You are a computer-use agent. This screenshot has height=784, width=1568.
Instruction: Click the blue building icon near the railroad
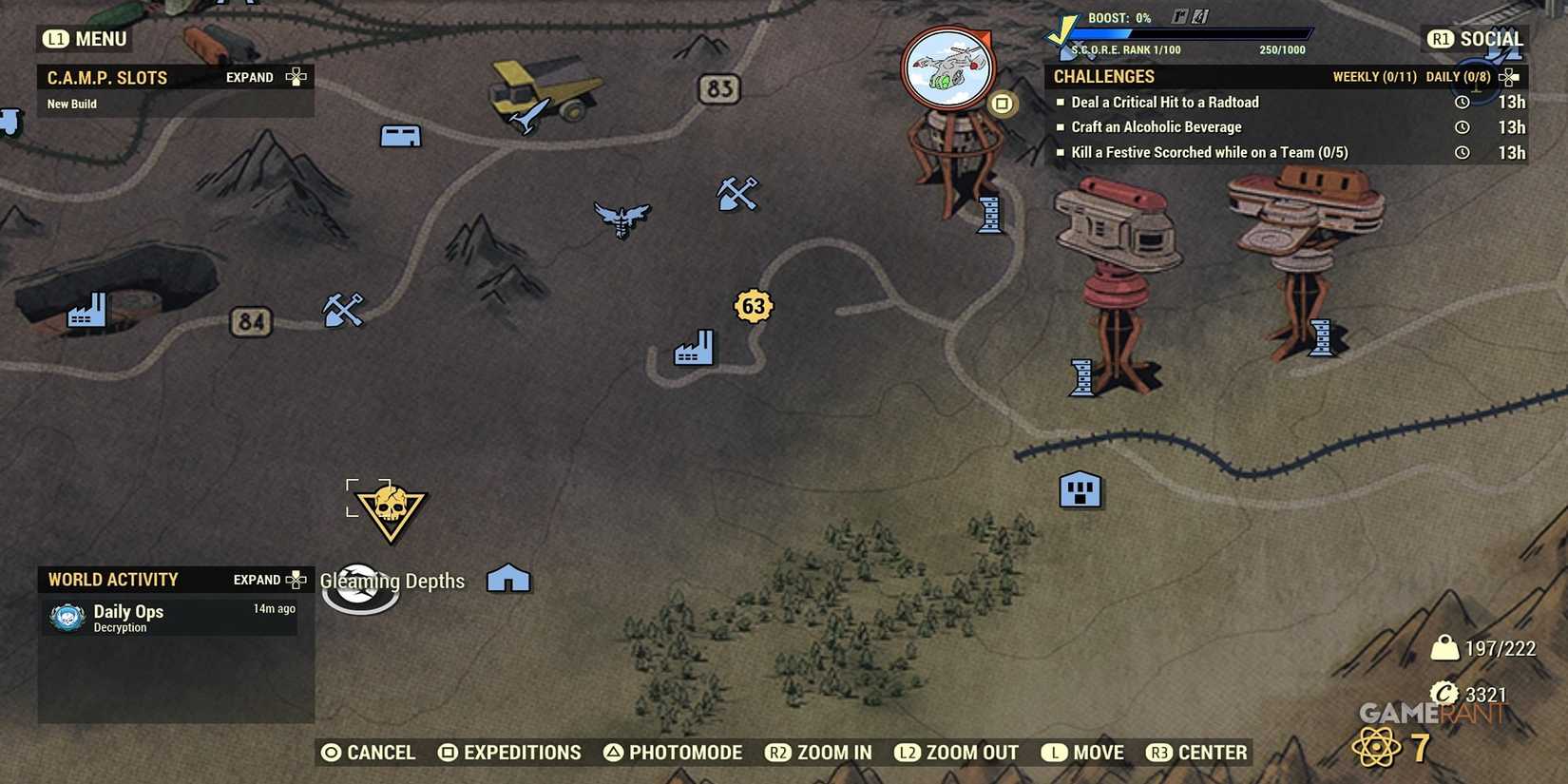(x=1080, y=488)
